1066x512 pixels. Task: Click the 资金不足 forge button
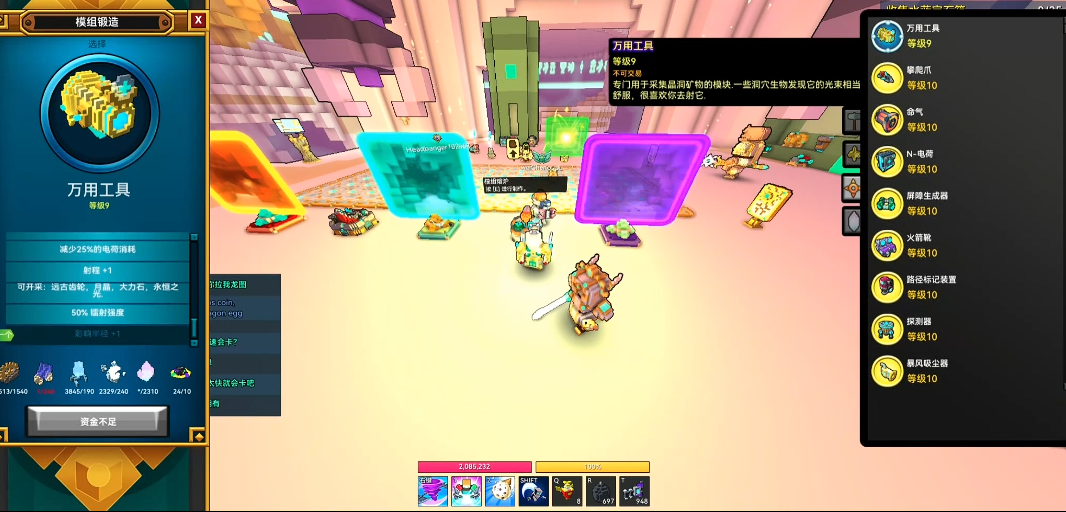[x=97, y=422]
